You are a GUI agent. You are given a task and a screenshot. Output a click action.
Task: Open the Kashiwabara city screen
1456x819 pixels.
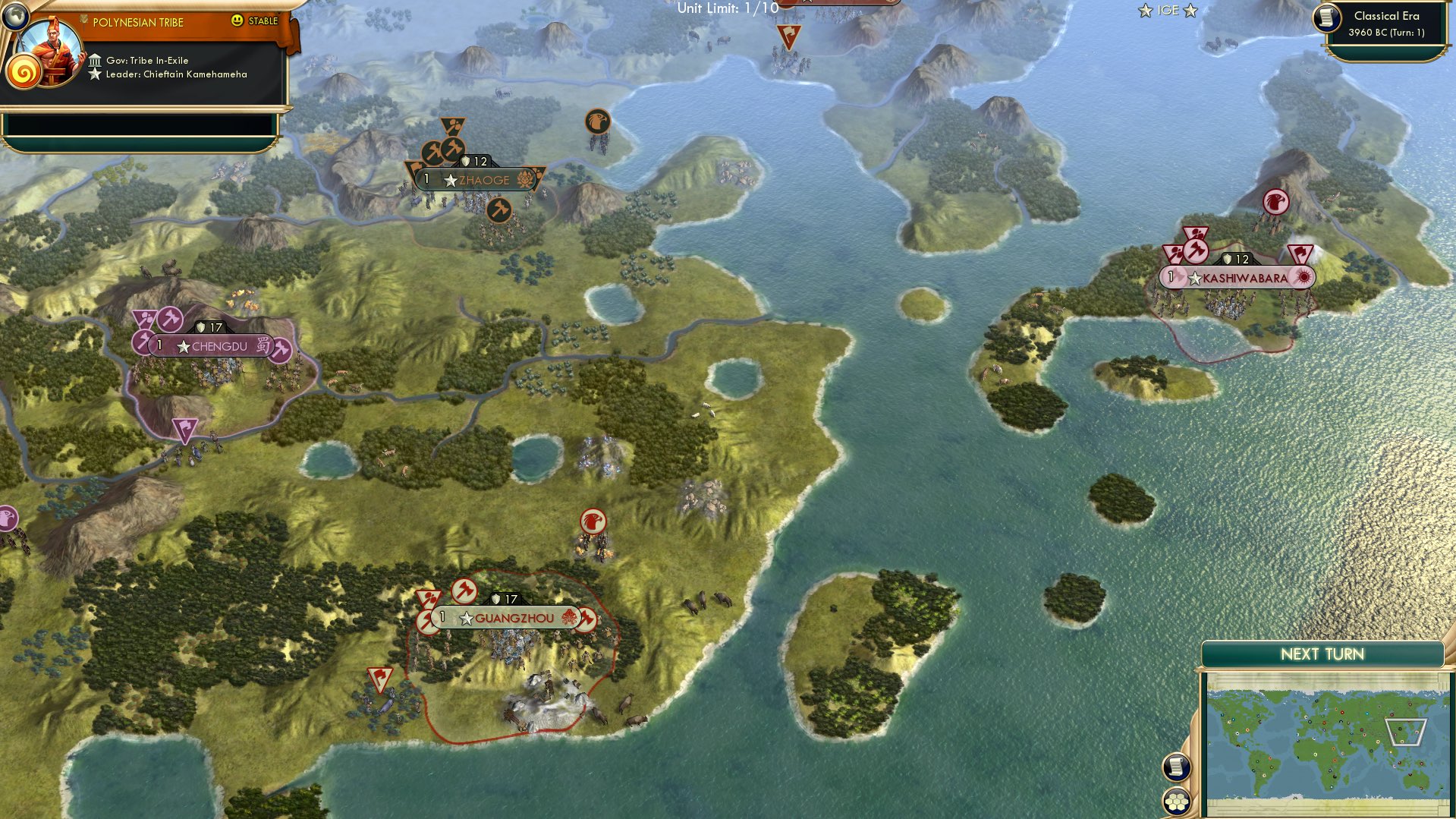(1244, 278)
